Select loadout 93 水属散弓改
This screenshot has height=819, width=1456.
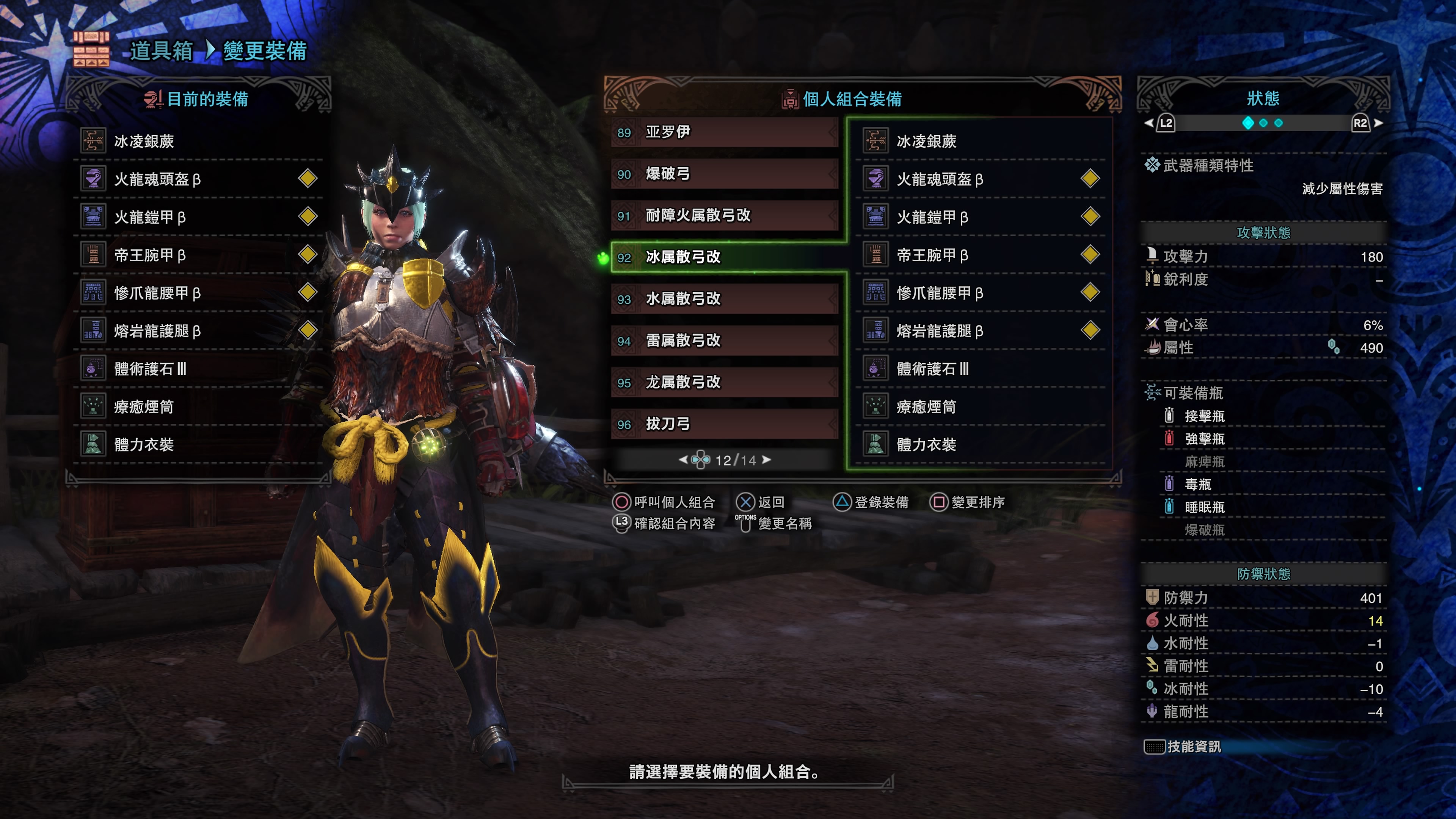tap(723, 298)
